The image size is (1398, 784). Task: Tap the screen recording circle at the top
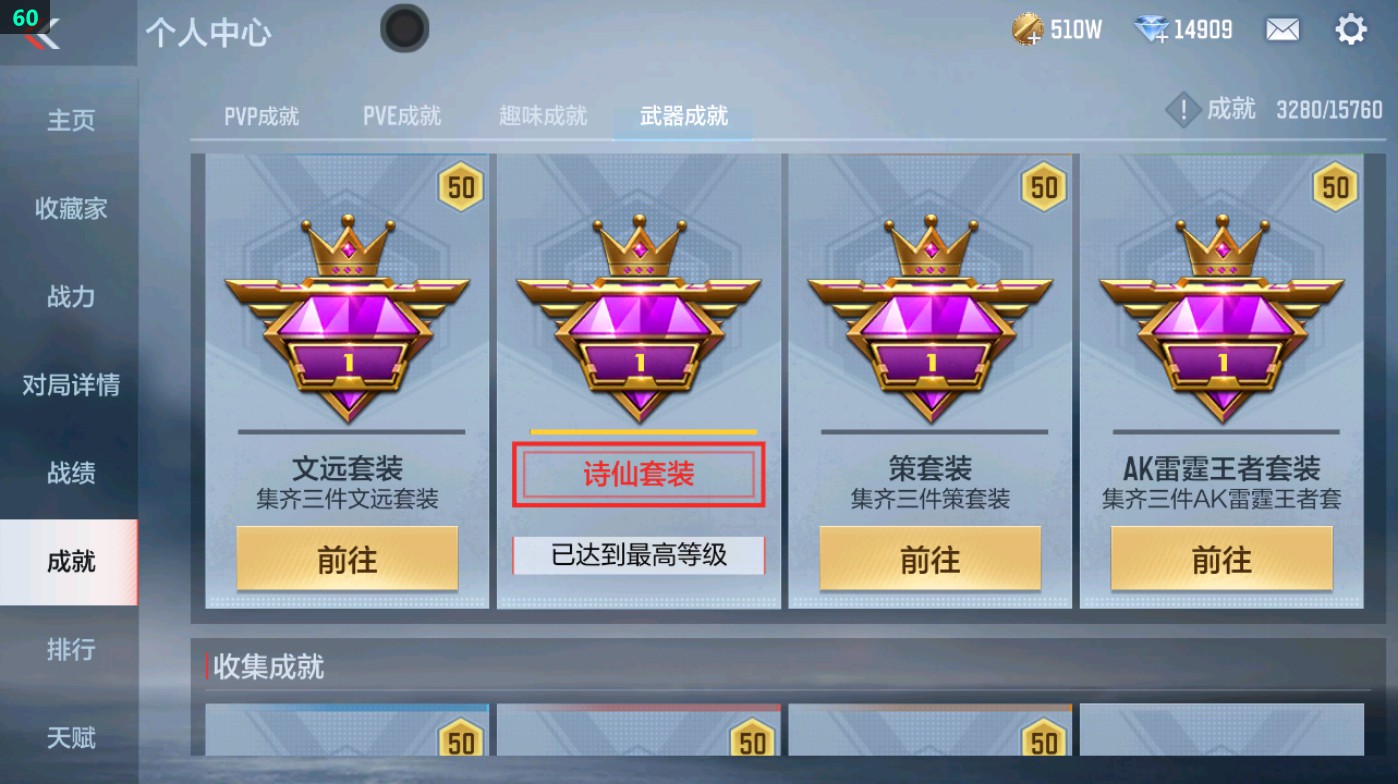pyautogui.click(x=404, y=29)
